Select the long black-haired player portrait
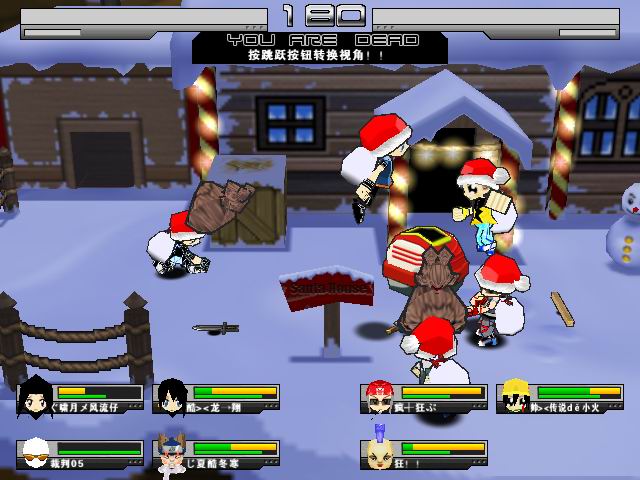 coord(37,396)
